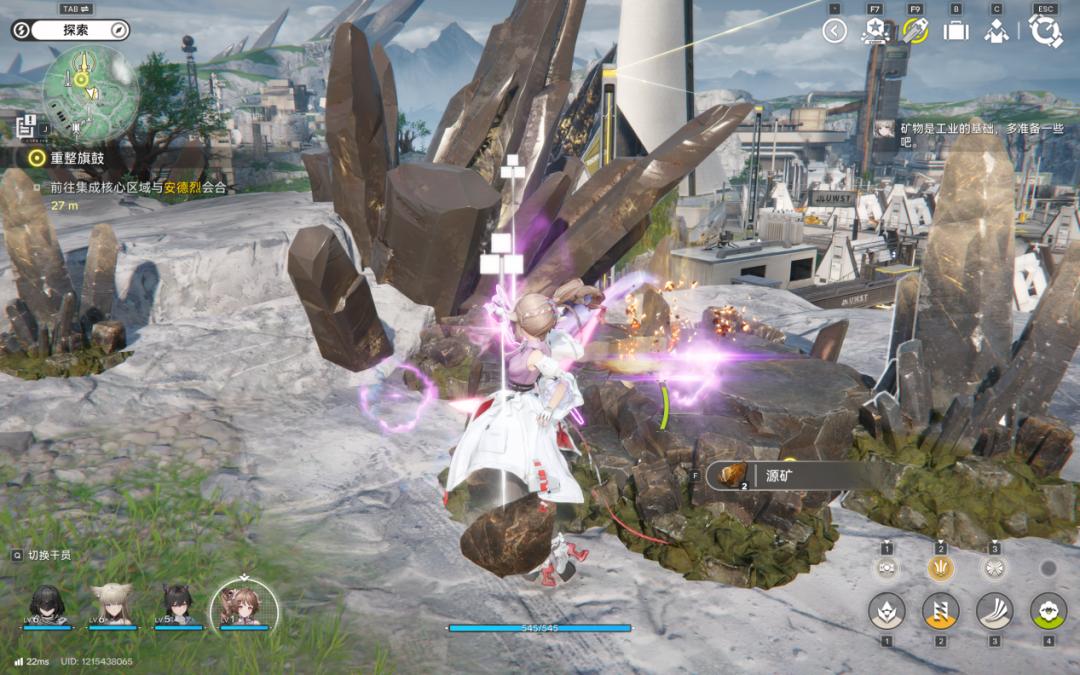Viewport: 1080px width, 675px height.
Task: Collapse the top bar with the left arrow
Action: (834, 31)
